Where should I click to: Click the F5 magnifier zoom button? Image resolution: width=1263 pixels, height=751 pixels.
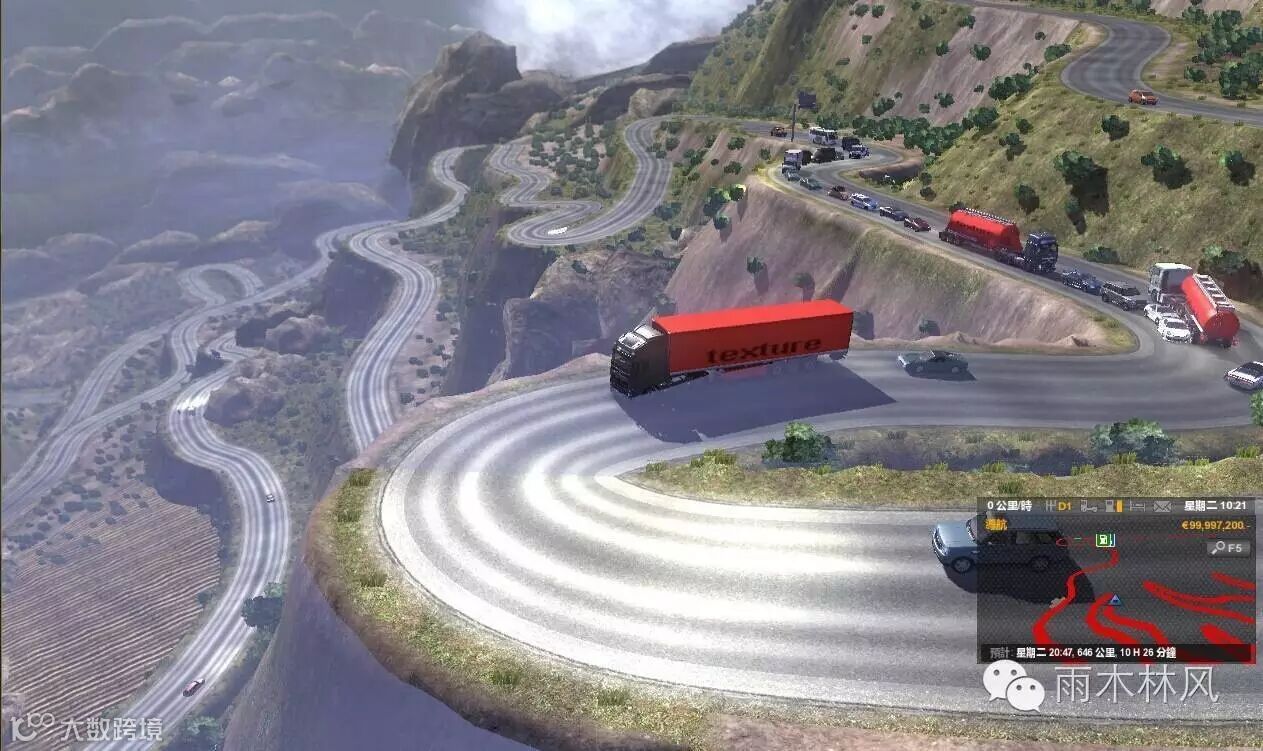click(1229, 548)
